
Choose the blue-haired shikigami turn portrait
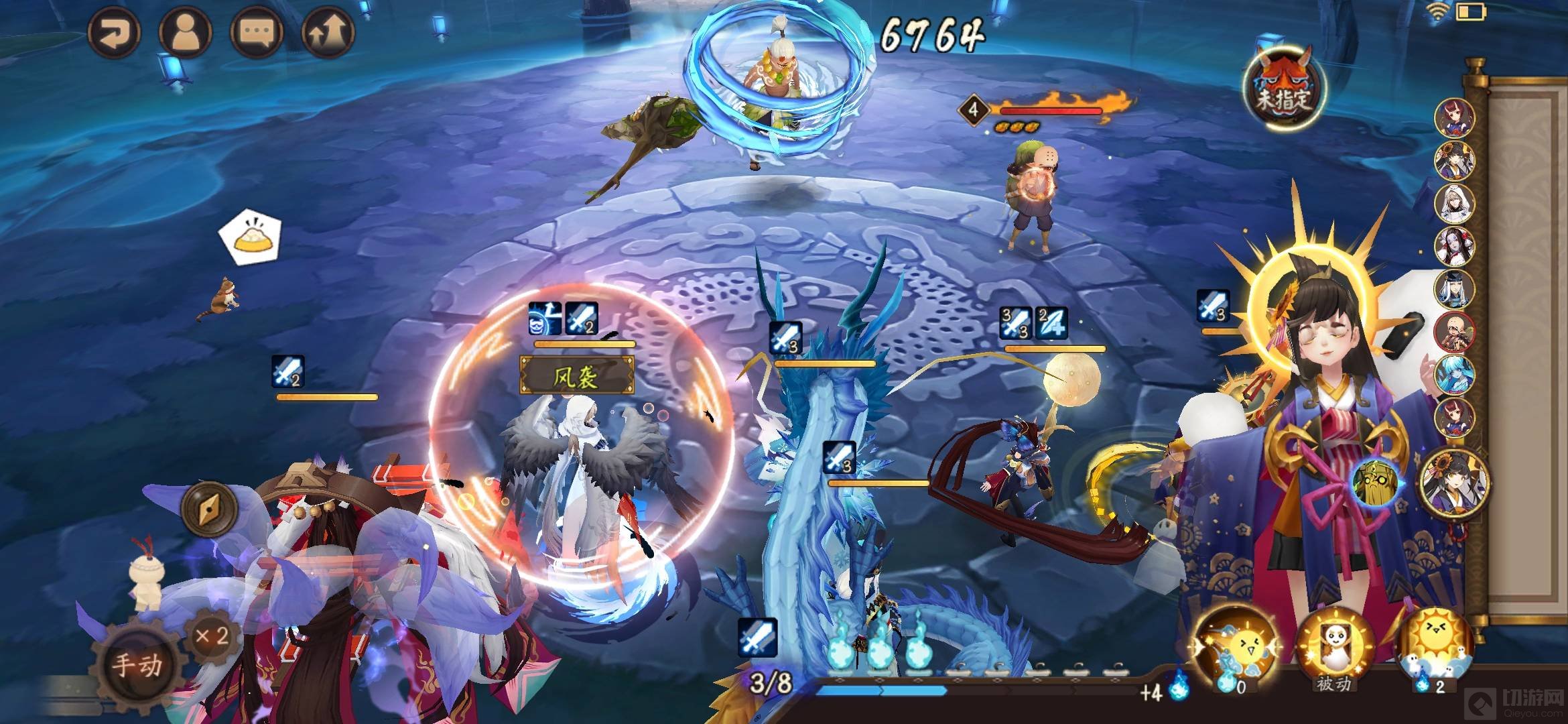[1454, 375]
